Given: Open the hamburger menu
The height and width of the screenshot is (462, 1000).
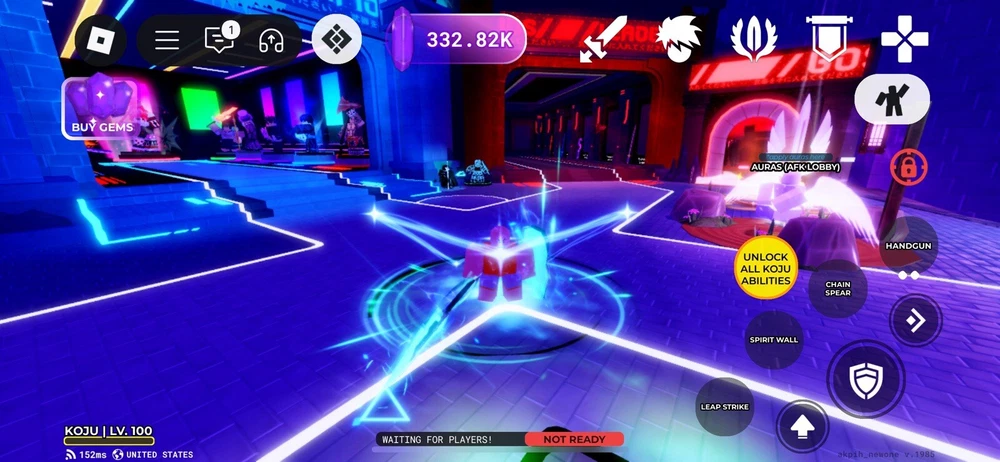Looking at the screenshot, I should [x=167, y=40].
